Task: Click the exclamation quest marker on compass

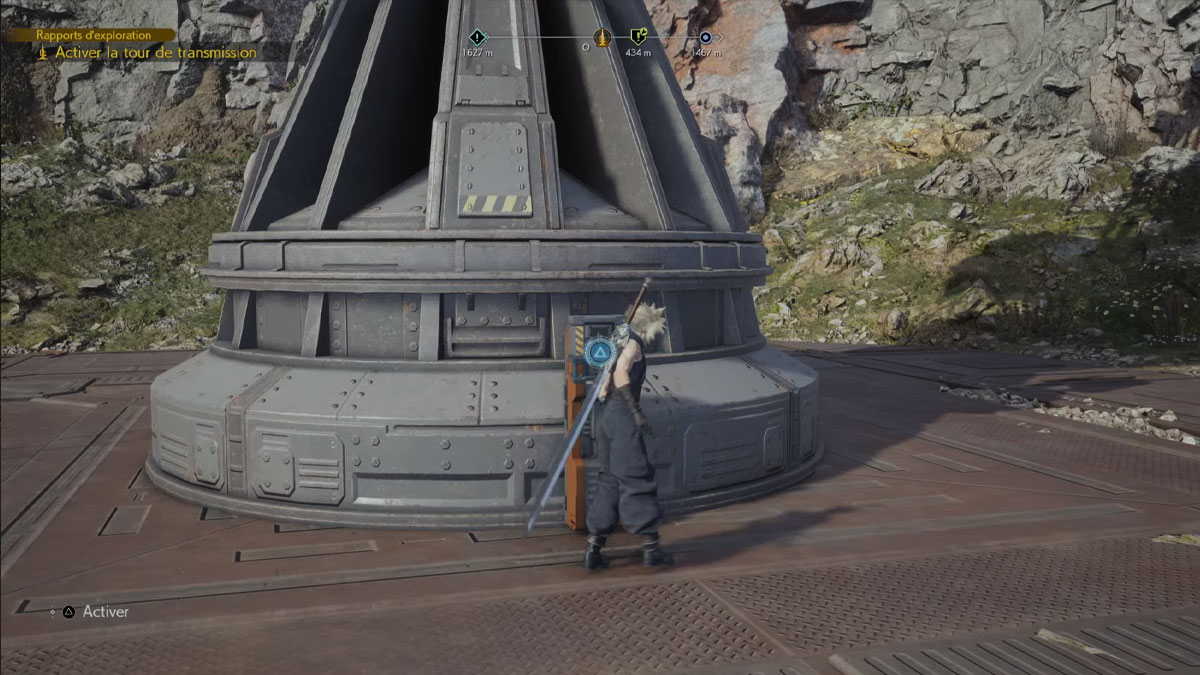Action: 477,38
